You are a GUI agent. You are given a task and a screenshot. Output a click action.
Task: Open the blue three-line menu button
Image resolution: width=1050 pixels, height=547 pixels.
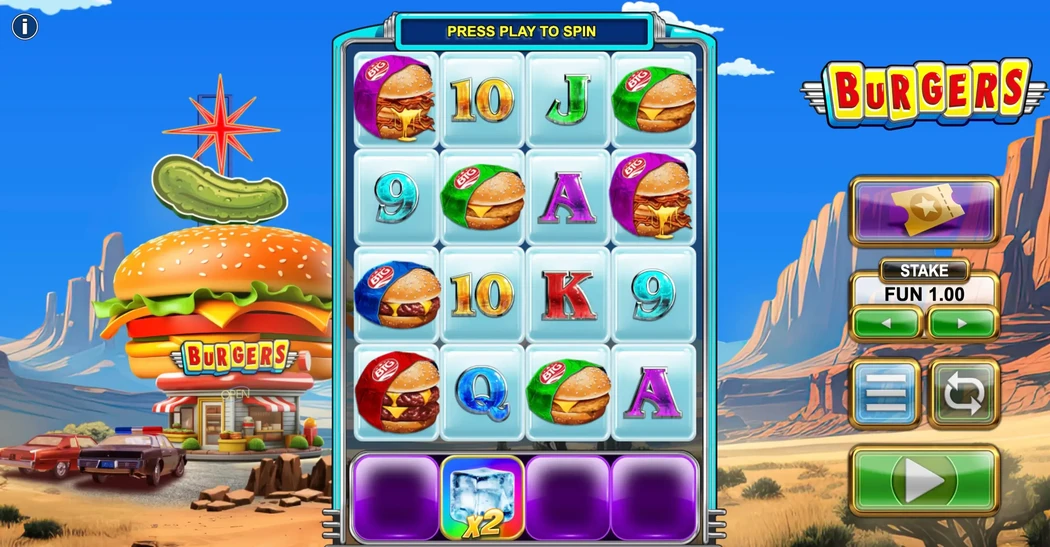[885, 394]
